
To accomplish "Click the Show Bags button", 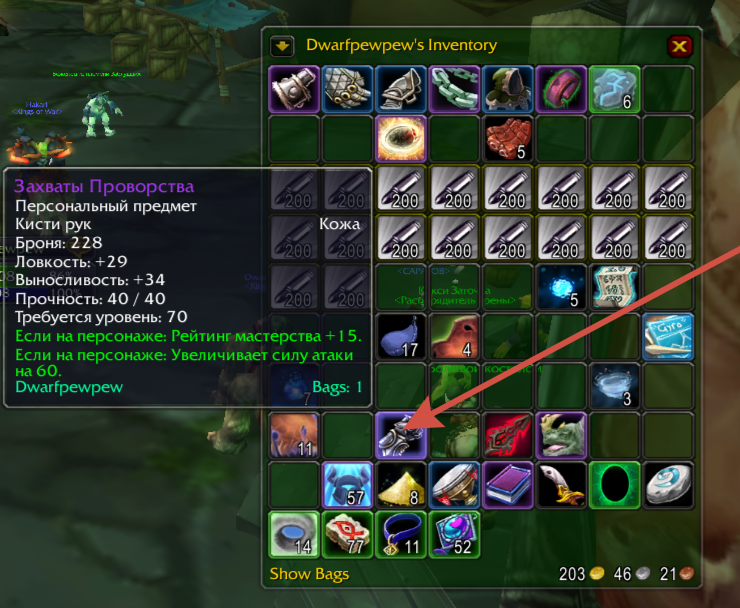I will click(303, 574).
